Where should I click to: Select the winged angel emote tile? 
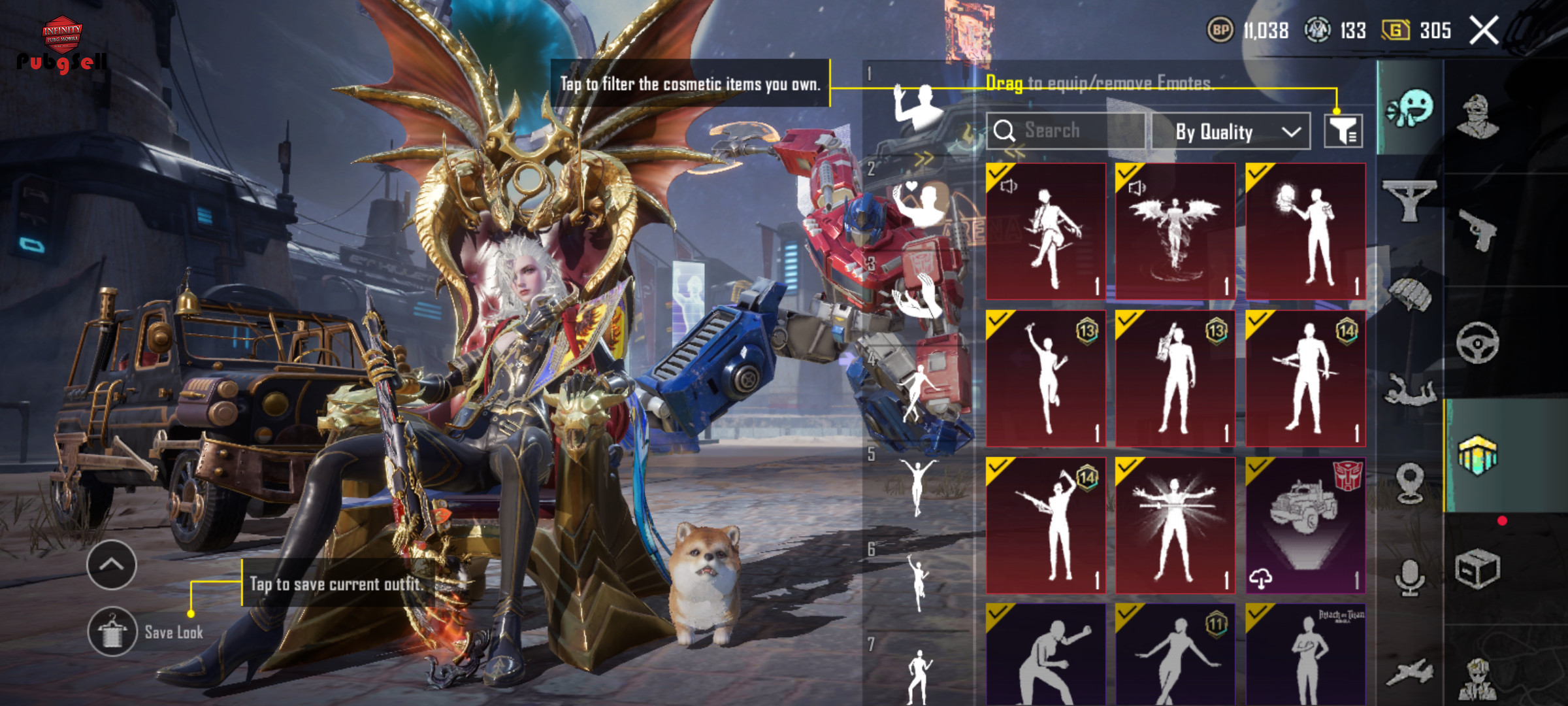coord(1175,231)
